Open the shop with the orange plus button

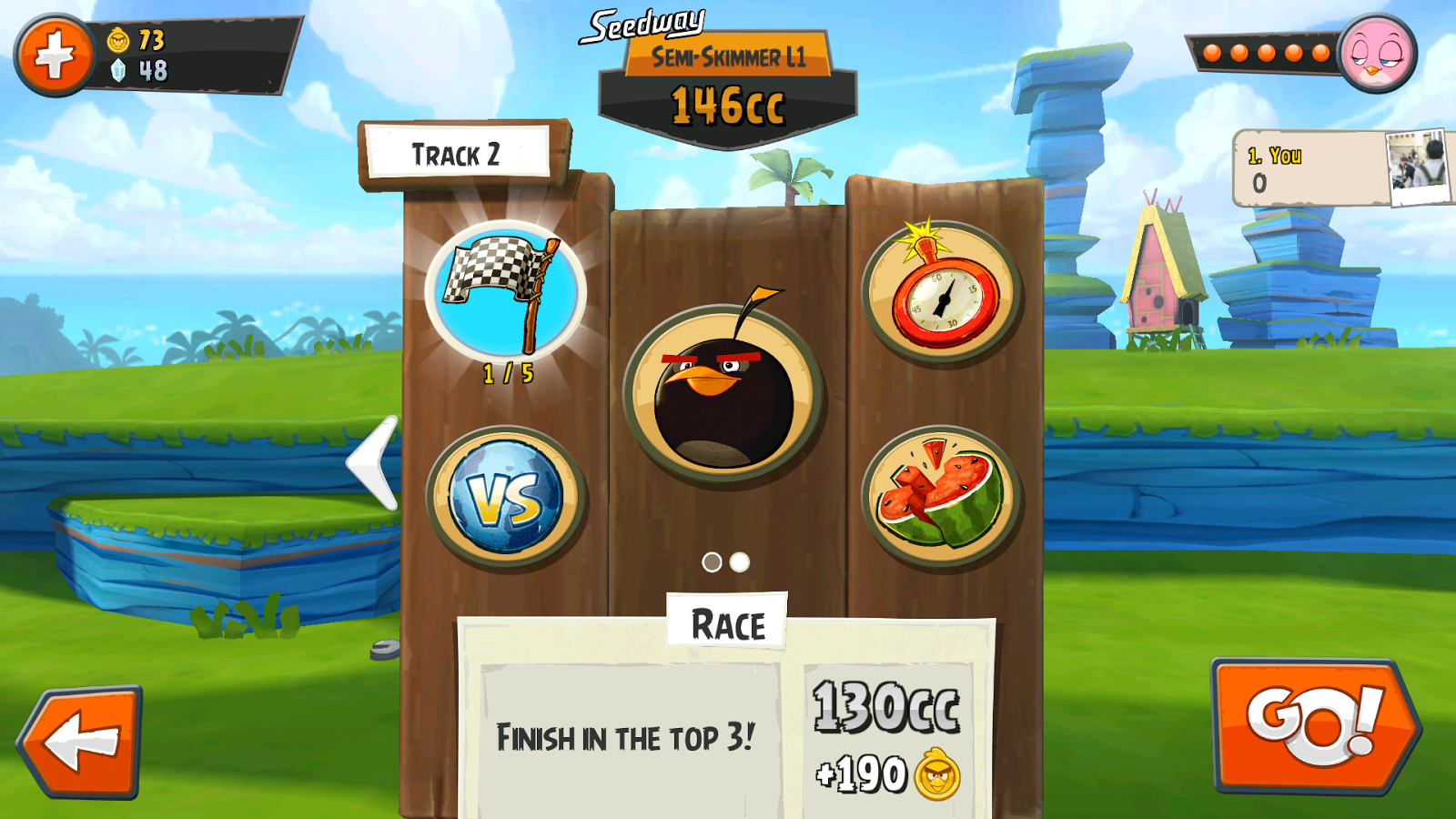tap(55, 55)
